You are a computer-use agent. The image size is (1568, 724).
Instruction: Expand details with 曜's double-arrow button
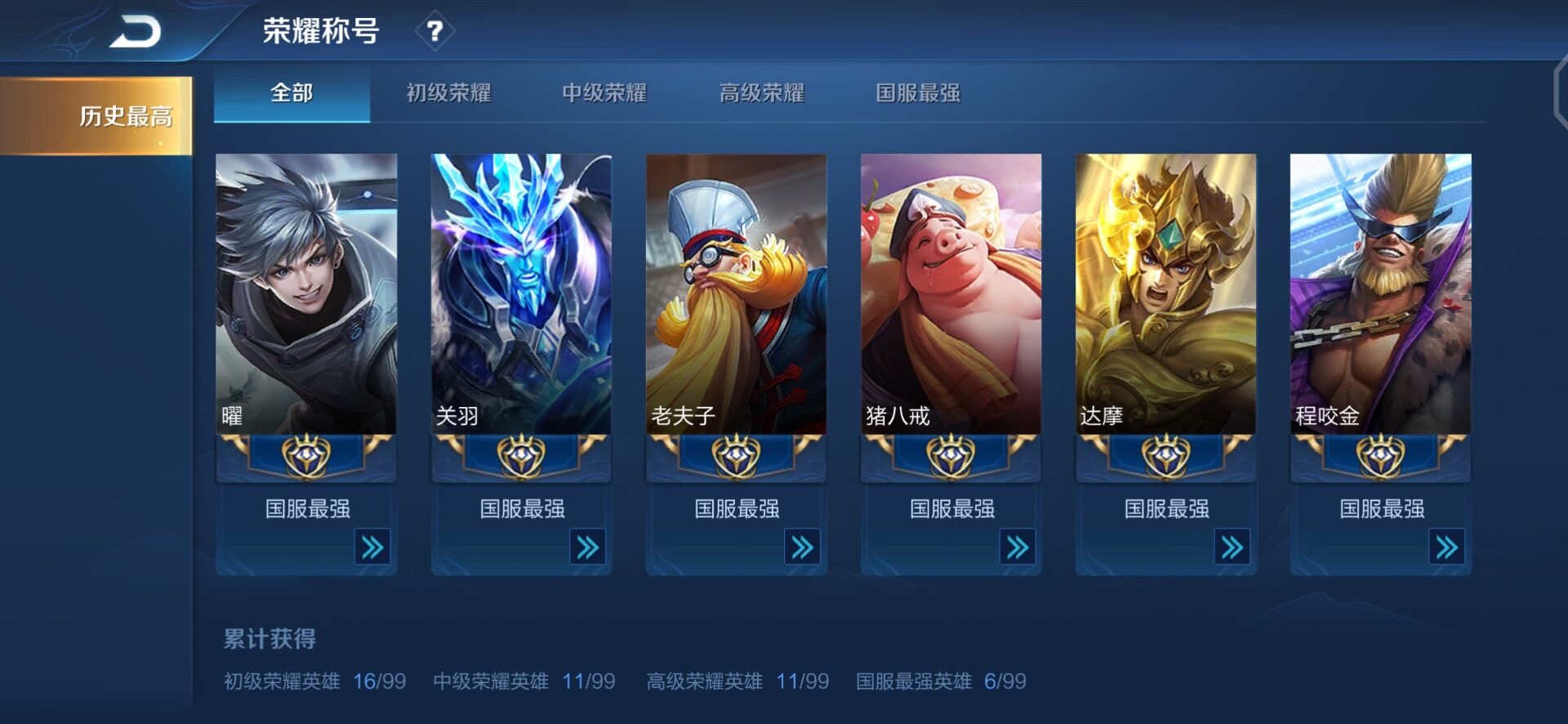(372, 547)
